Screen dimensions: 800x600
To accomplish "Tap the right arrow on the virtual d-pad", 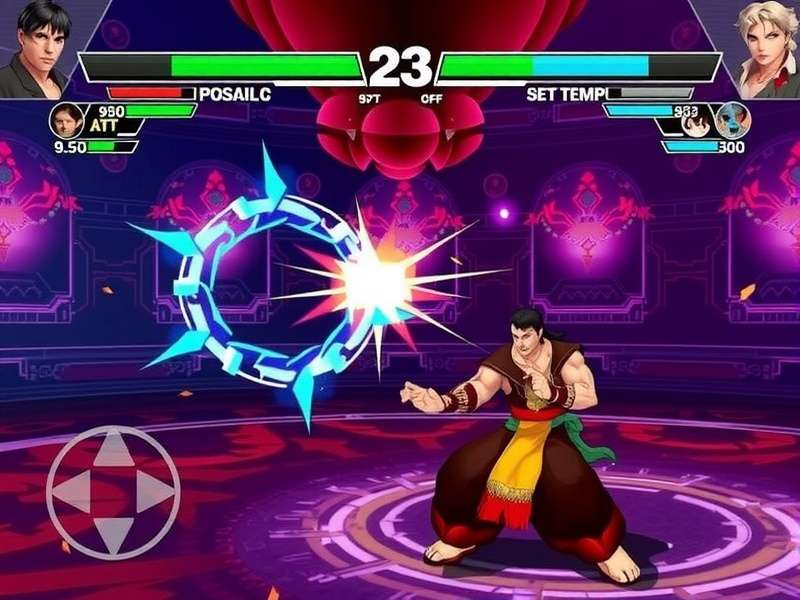I will 154,492.
